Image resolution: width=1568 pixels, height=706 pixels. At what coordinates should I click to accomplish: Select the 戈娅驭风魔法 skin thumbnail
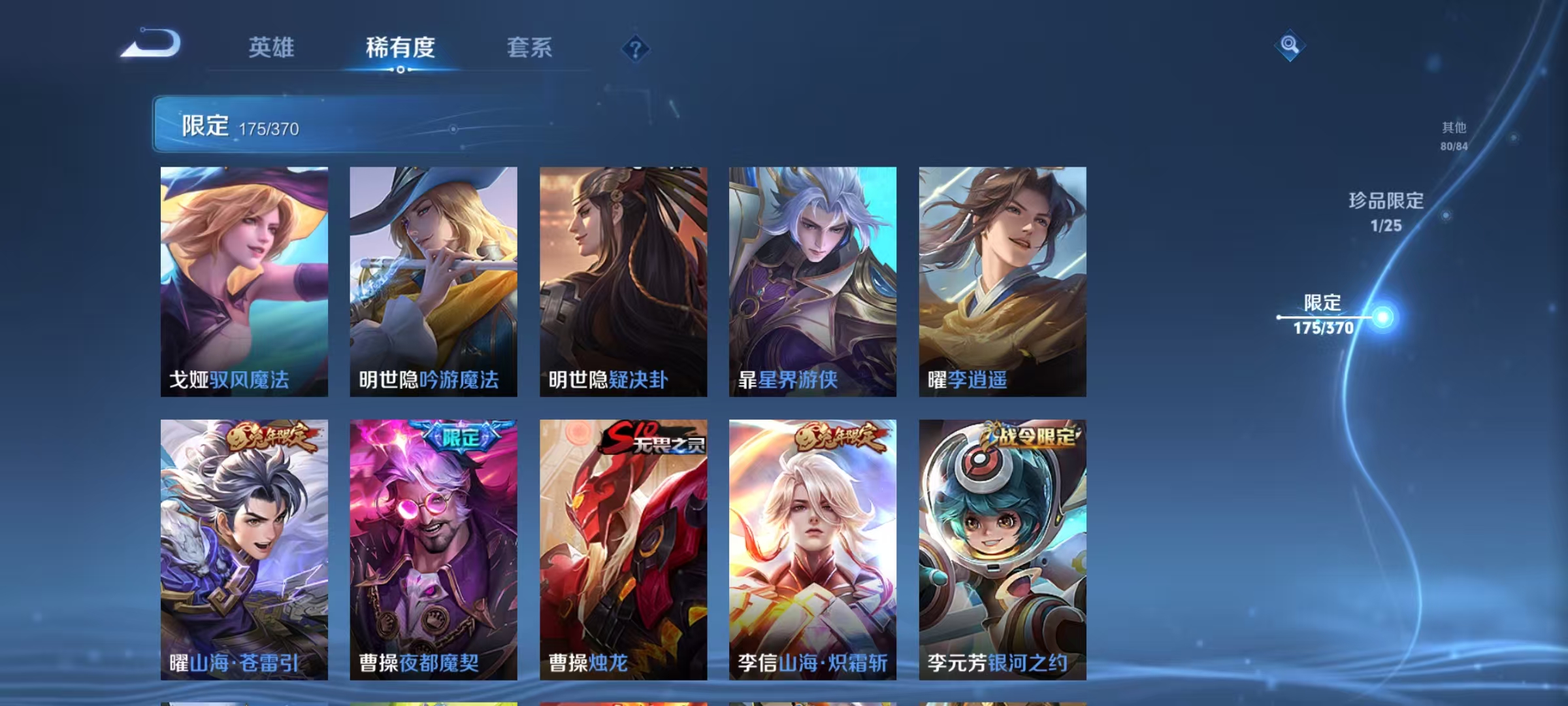pyautogui.click(x=244, y=281)
